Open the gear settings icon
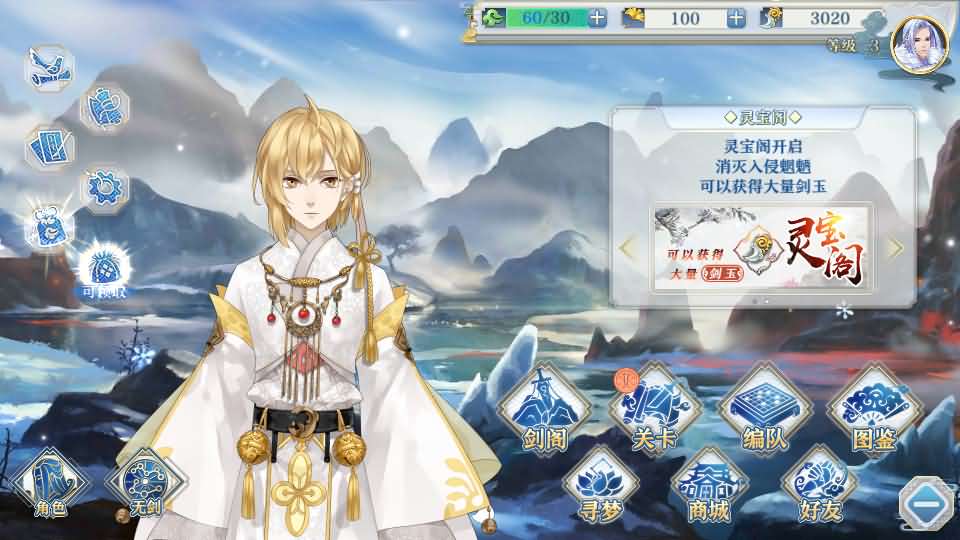 (x=104, y=186)
